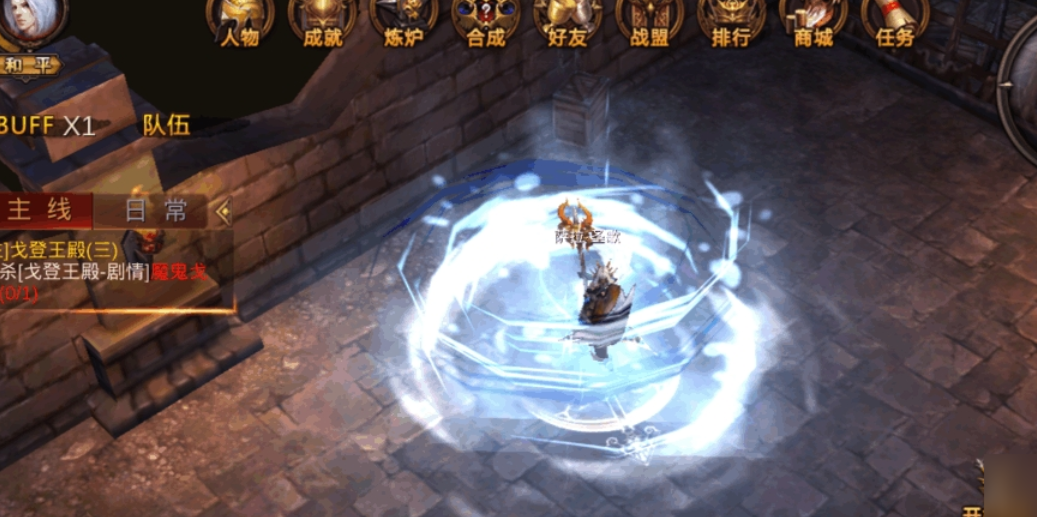Viewport: 1037px width, 517px height.
Task: Toggle the 和平 peace mode label
Action: pyautogui.click(x=28, y=65)
